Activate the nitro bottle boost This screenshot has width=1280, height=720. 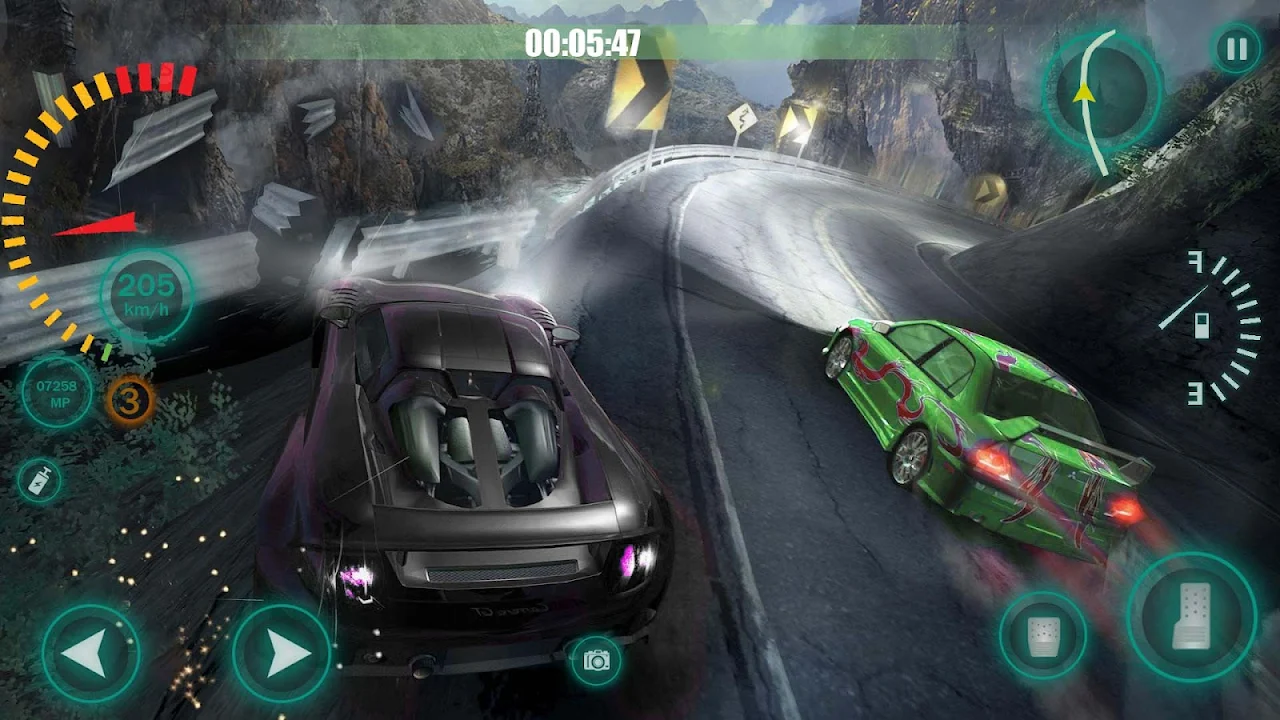point(39,481)
